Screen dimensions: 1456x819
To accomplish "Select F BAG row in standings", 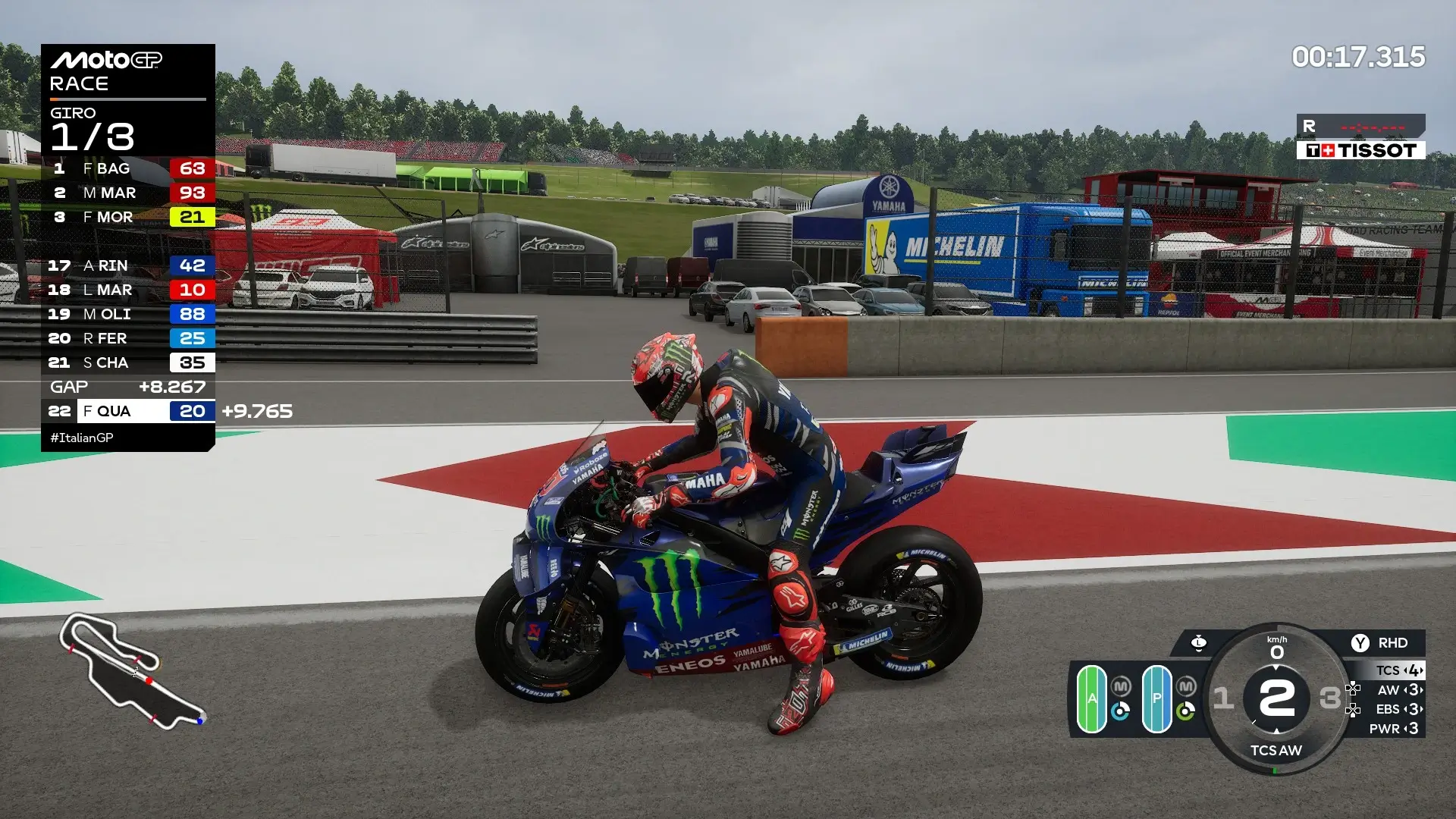I will tap(127, 168).
